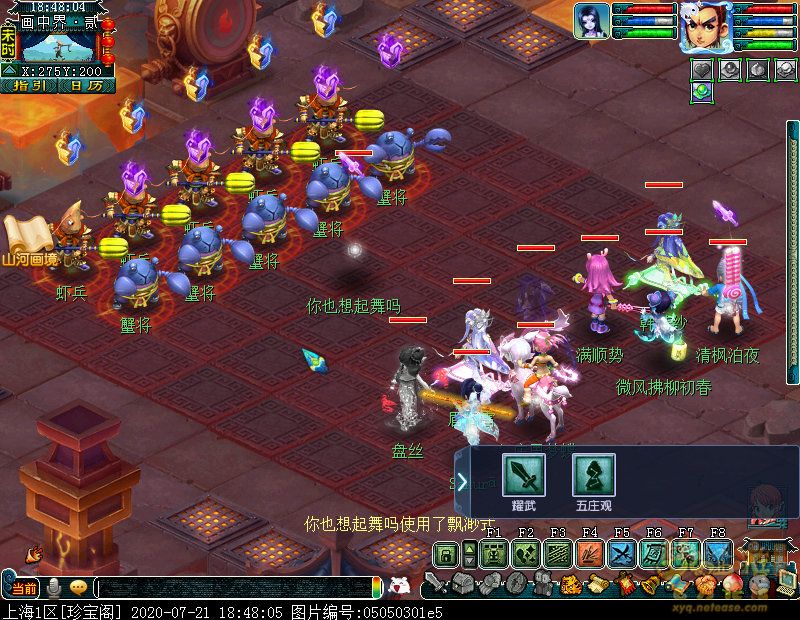
Task: Click the green orb buff icon
Action: 701,91
